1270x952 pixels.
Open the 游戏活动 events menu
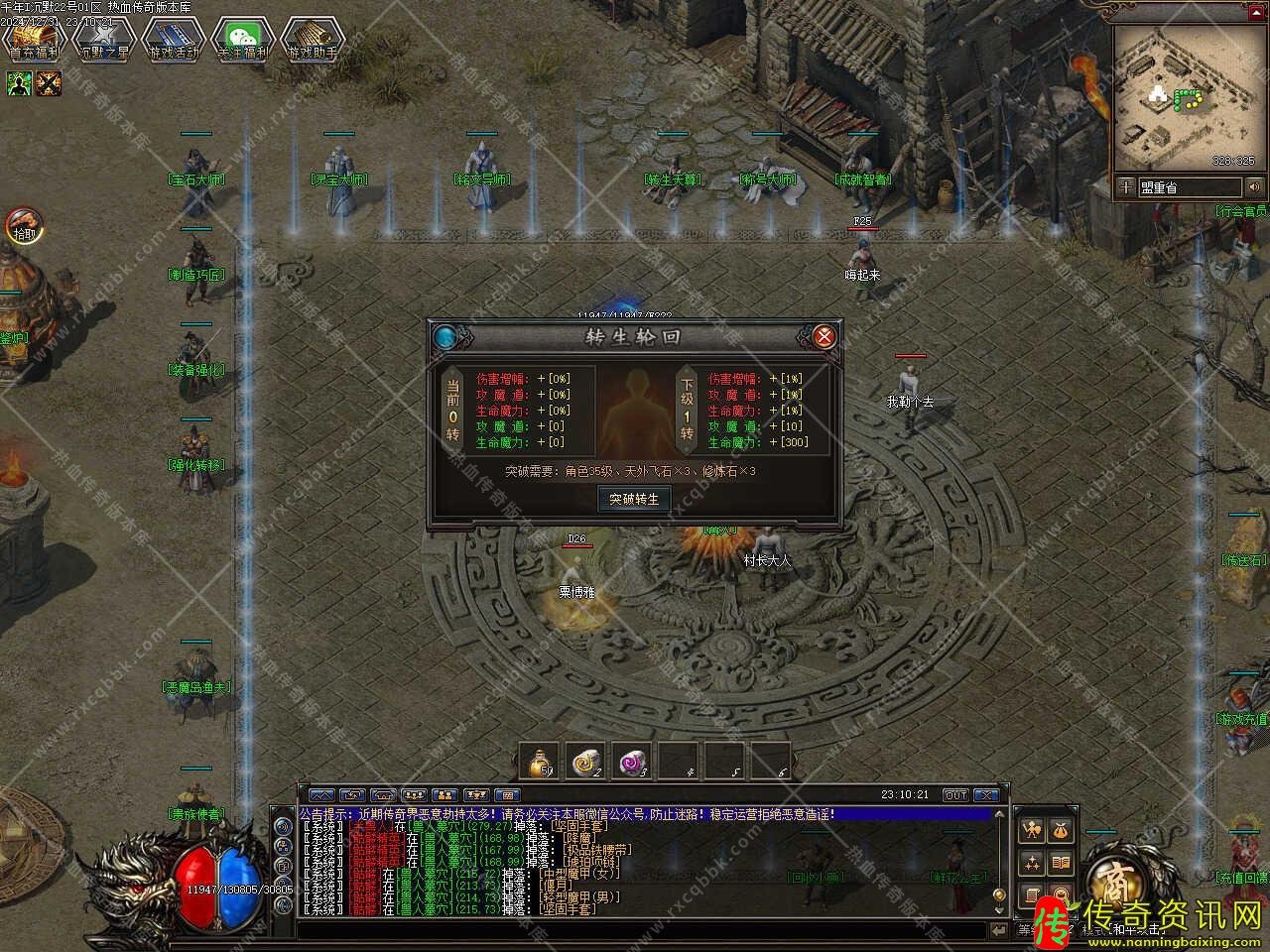[x=173, y=40]
